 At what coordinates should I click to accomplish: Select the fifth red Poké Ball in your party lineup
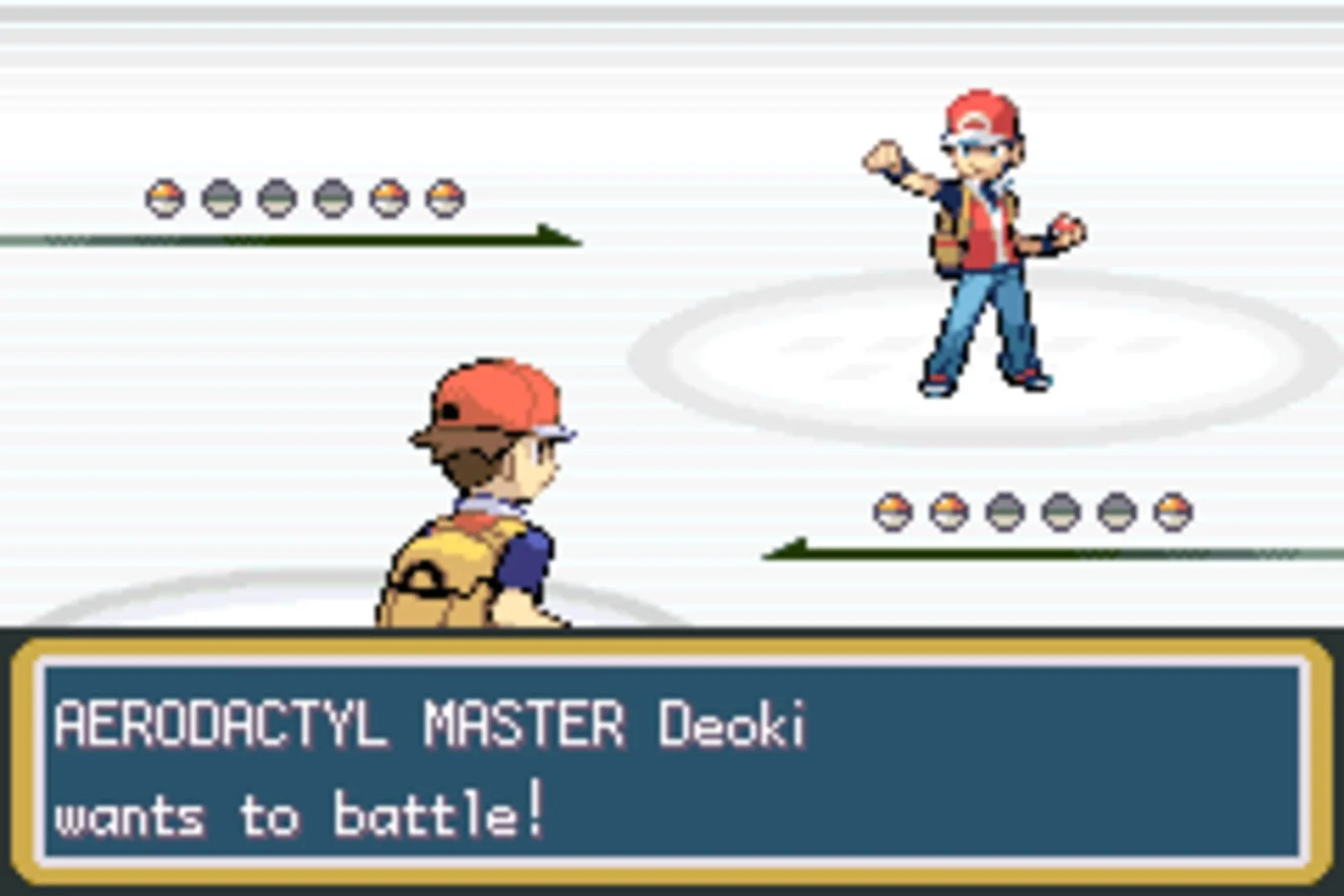click(x=389, y=196)
